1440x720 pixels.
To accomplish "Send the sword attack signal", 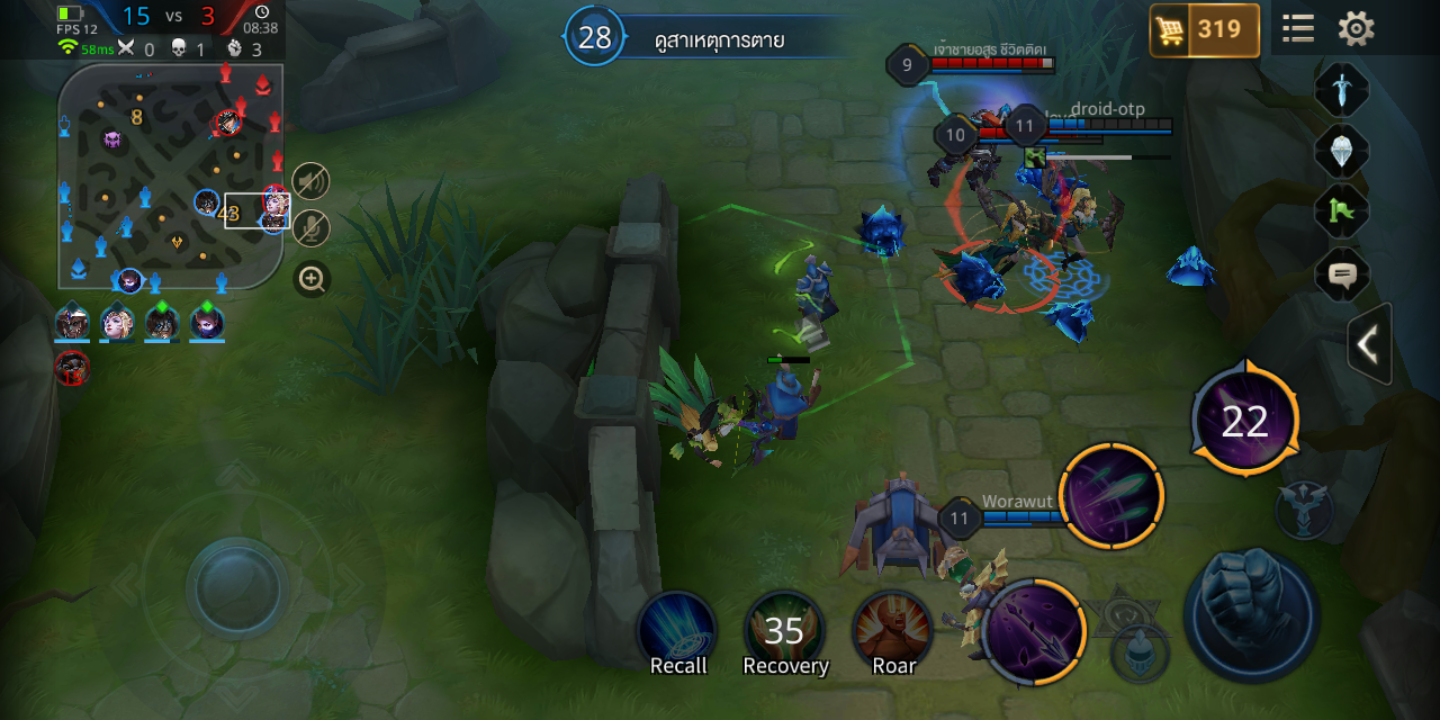I will (1341, 91).
